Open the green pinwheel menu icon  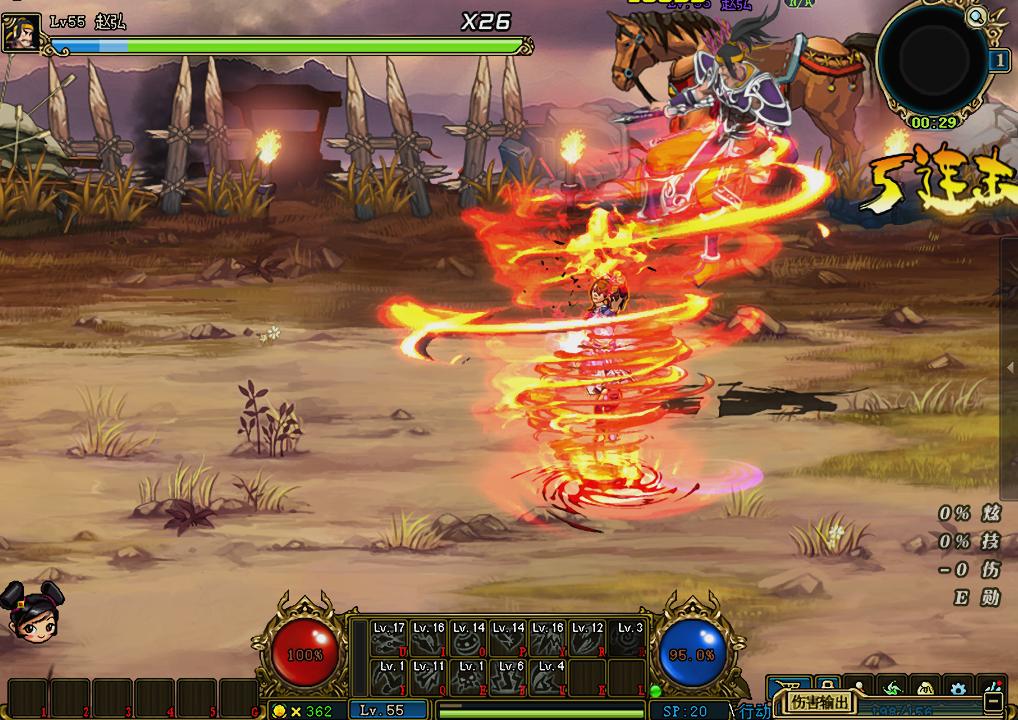tap(891, 687)
